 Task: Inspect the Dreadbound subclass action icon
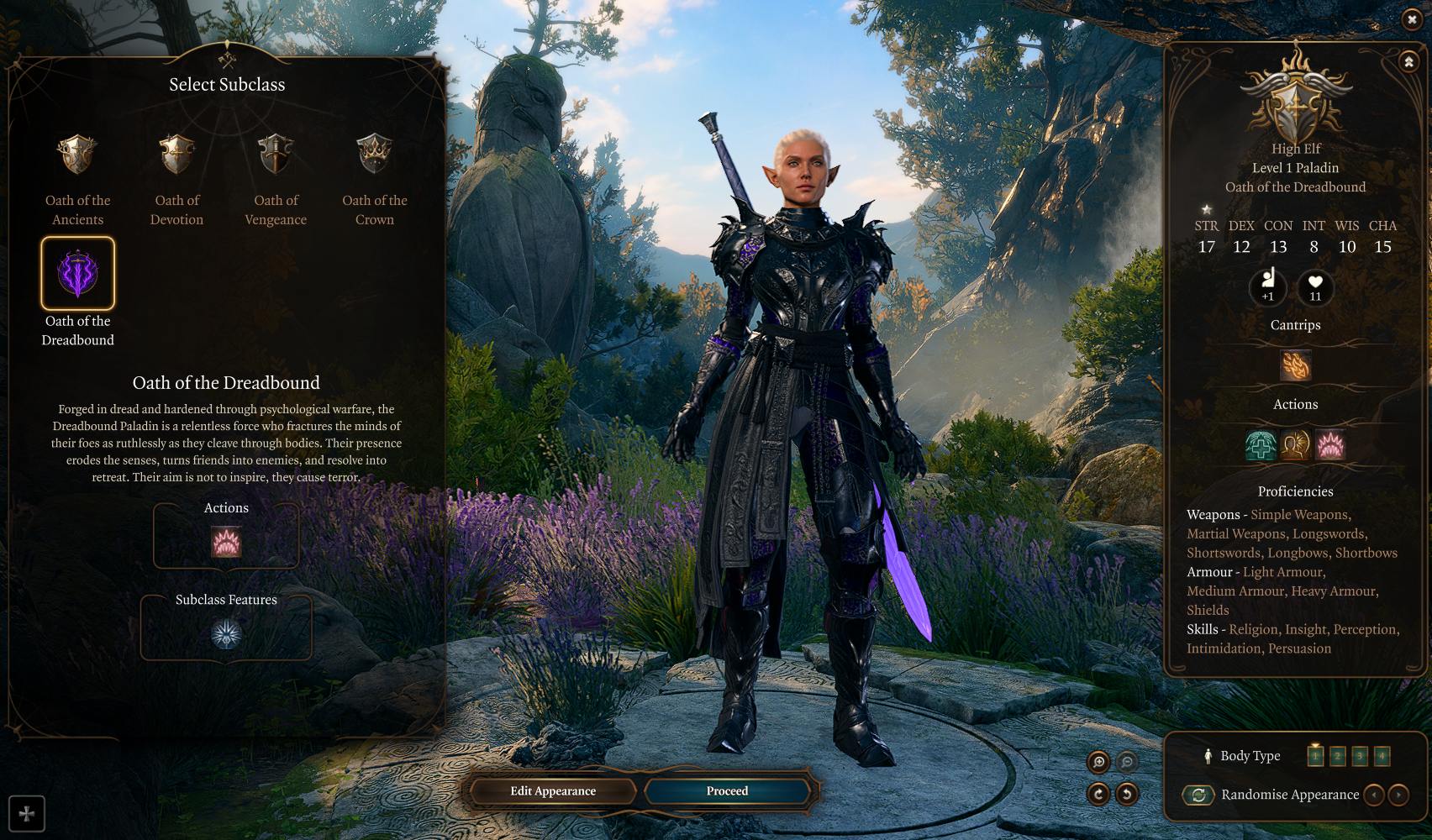tap(226, 542)
